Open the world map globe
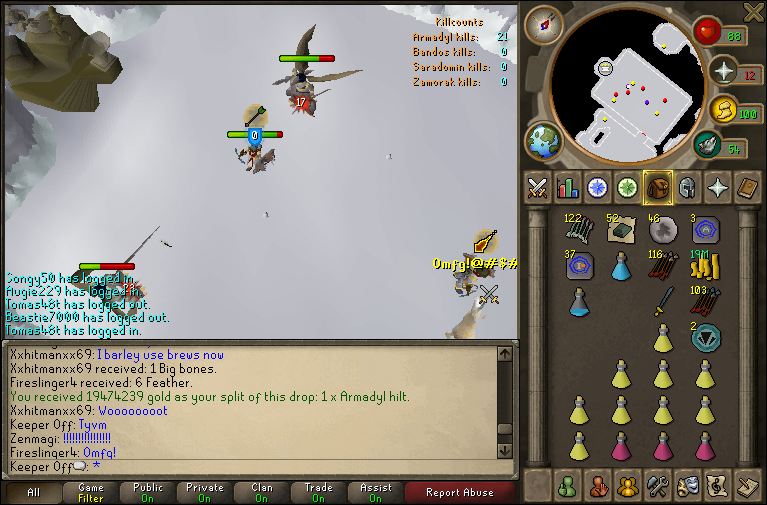This screenshot has width=767, height=505. [x=544, y=141]
